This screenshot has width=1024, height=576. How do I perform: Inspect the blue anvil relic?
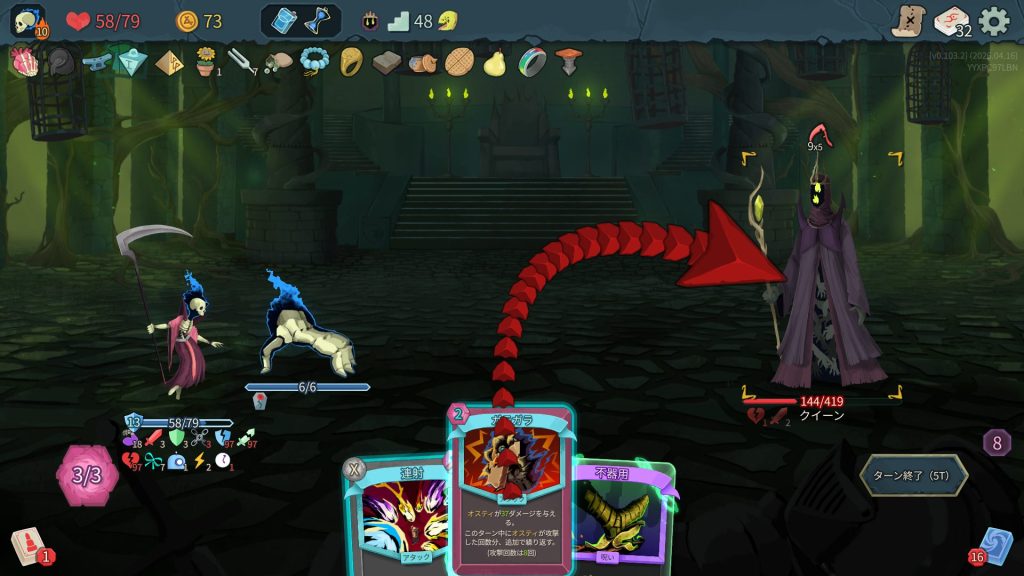coord(96,62)
